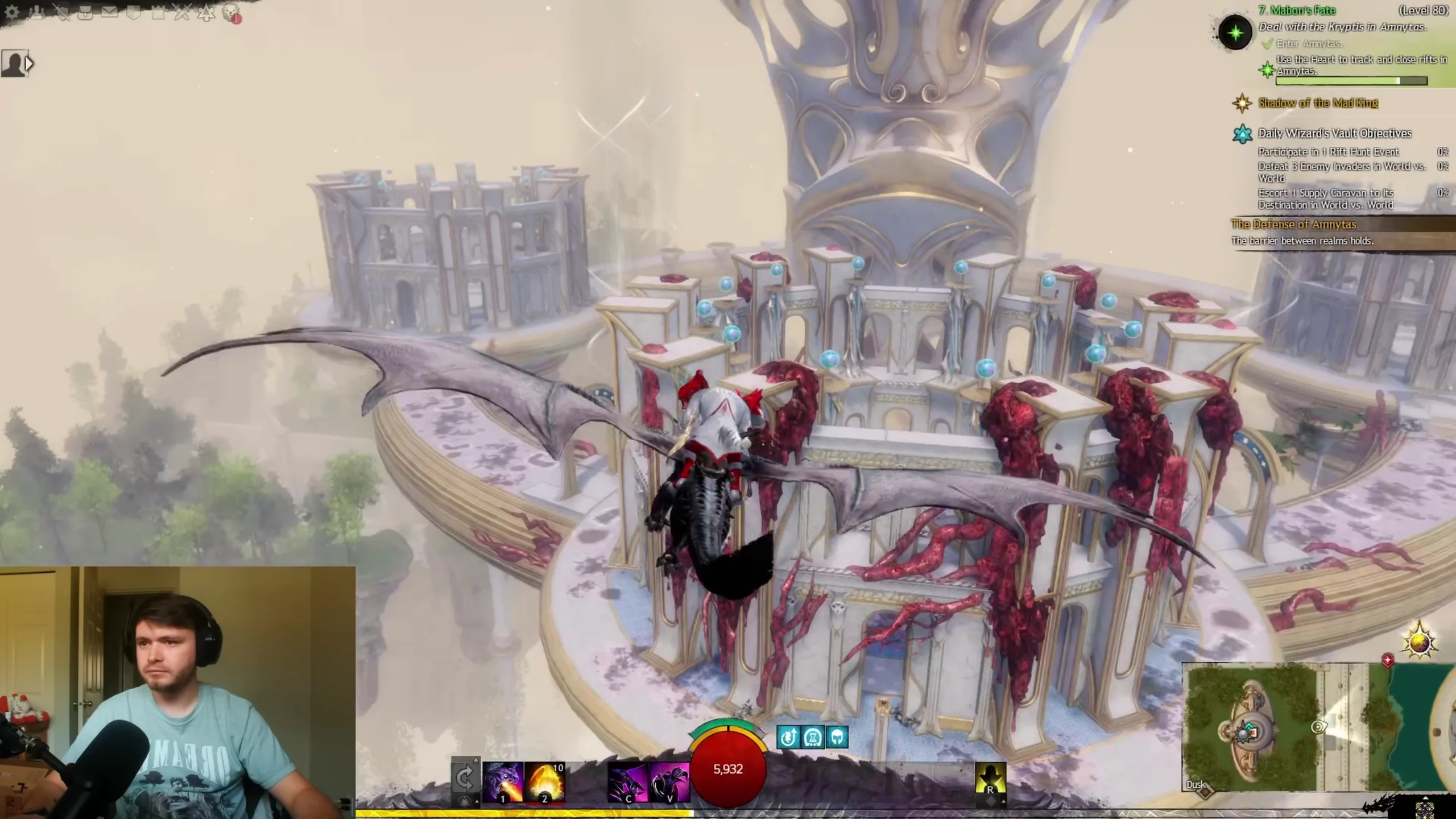Open the World vs. World castle icon
The width and height of the screenshot is (1456, 819).
pyautogui.click(x=158, y=13)
